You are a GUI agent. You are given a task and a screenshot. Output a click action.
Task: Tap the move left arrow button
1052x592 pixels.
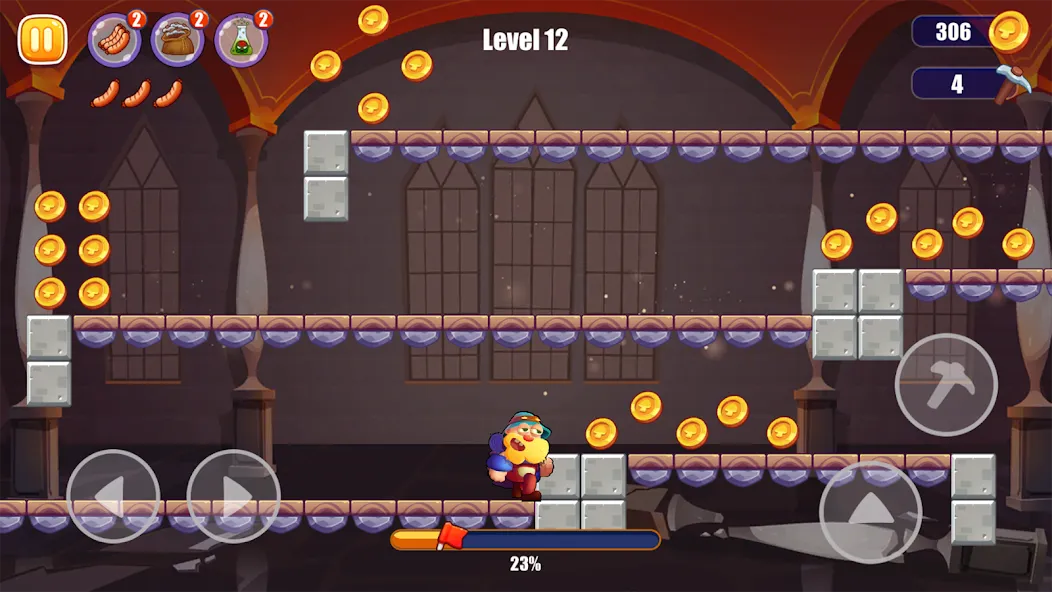tap(113, 496)
